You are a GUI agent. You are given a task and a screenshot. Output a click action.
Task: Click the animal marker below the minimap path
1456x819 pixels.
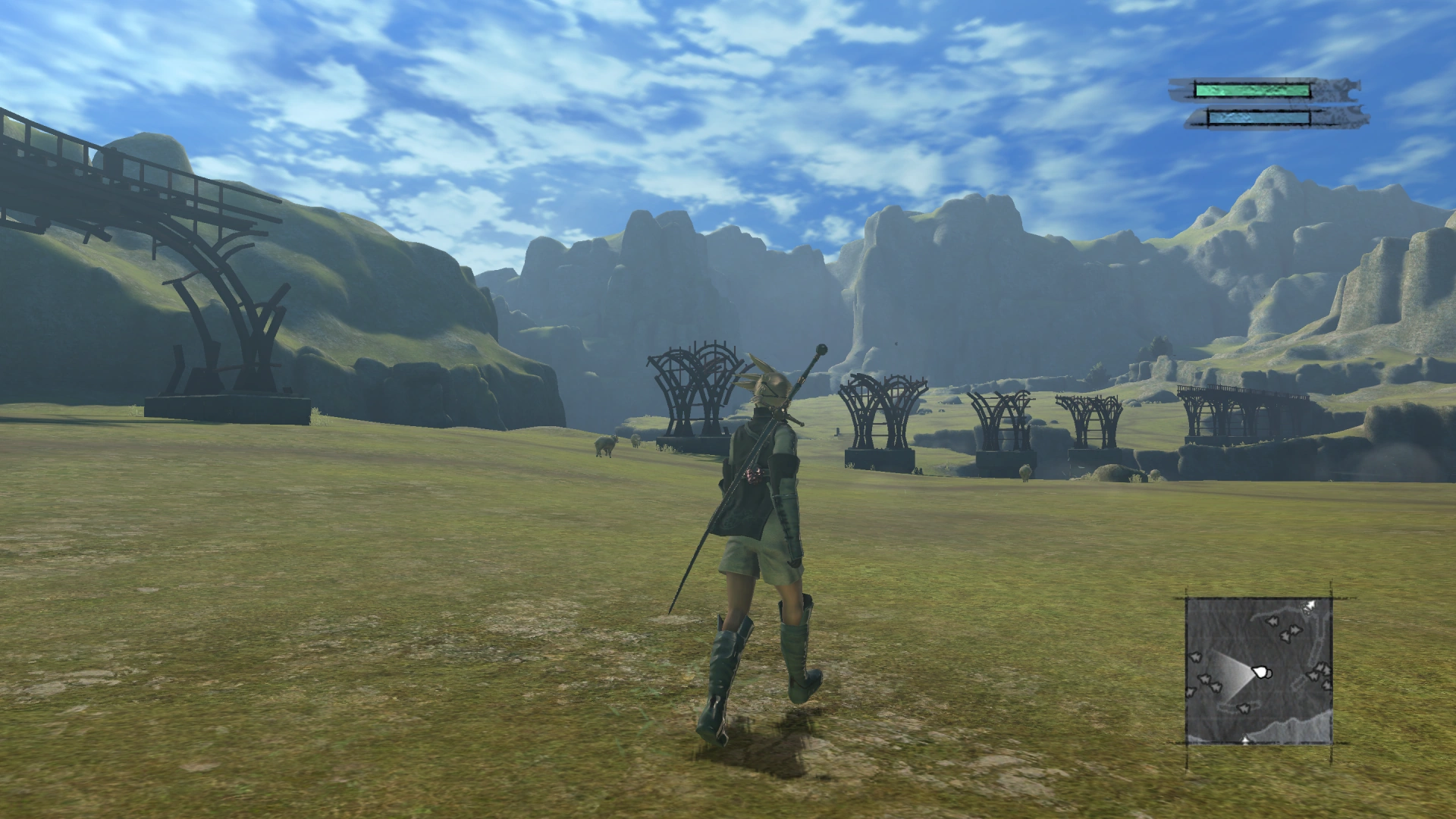point(1244,708)
